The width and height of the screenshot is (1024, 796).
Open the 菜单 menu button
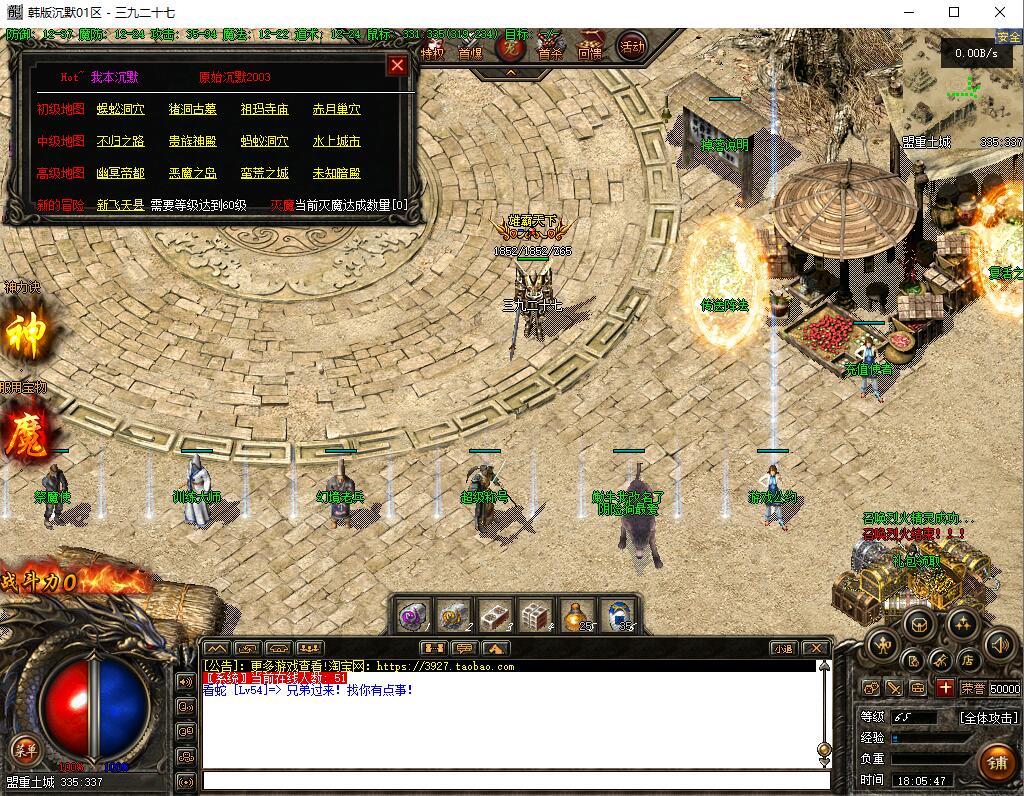[x=24, y=749]
